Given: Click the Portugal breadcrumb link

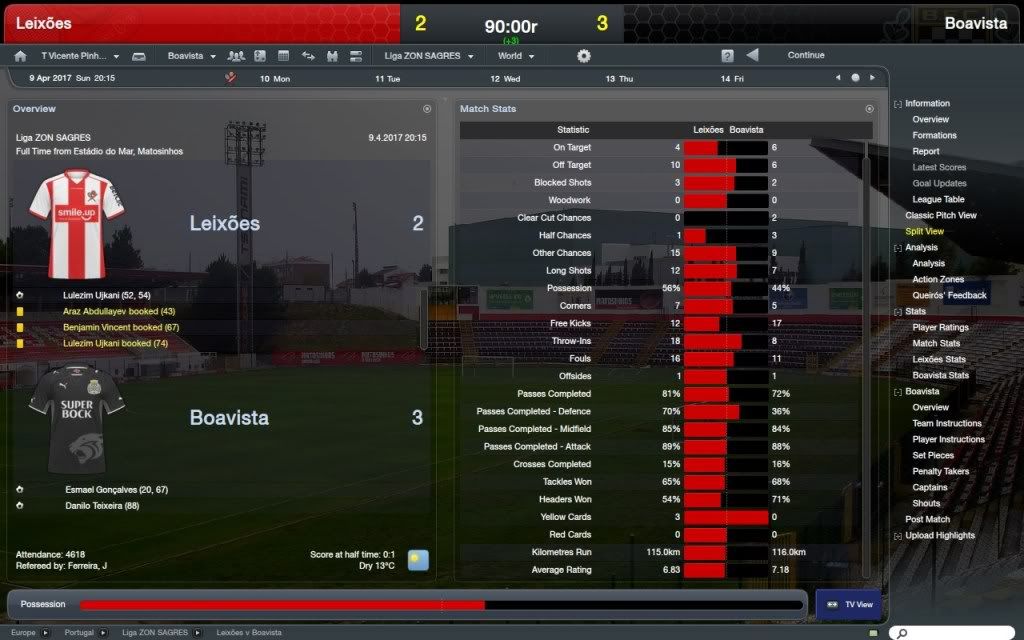Looking at the screenshot, I should pos(79,633).
